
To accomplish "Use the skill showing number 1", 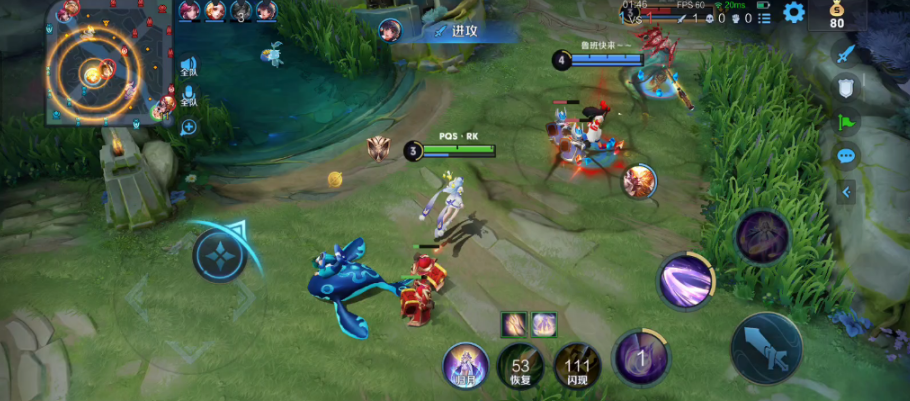I will click(641, 357).
